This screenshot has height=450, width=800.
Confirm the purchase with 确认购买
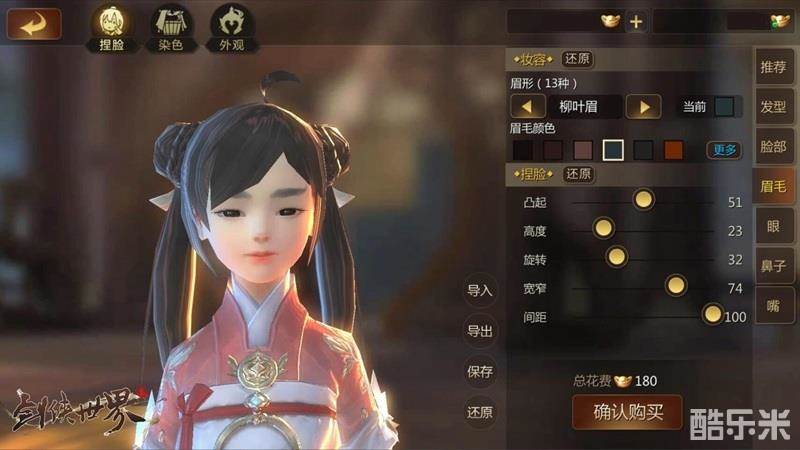(x=627, y=411)
